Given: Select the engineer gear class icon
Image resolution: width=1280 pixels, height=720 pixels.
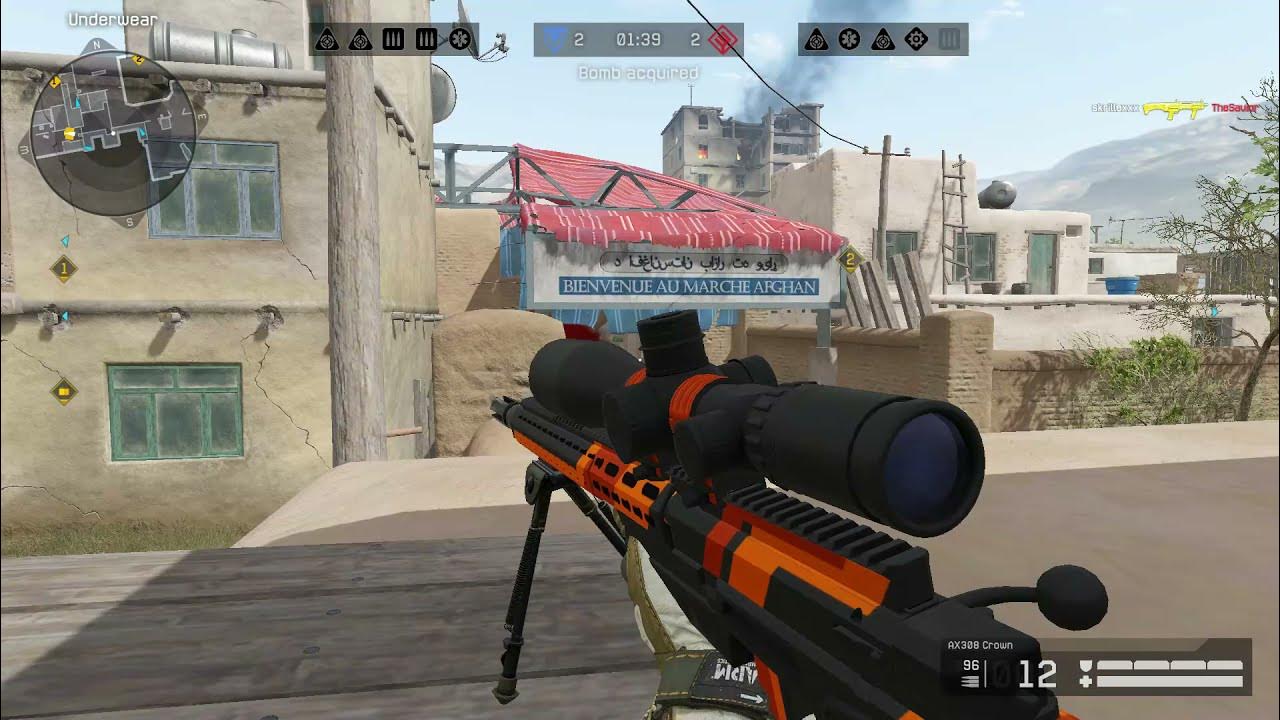Looking at the screenshot, I should (x=916, y=40).
